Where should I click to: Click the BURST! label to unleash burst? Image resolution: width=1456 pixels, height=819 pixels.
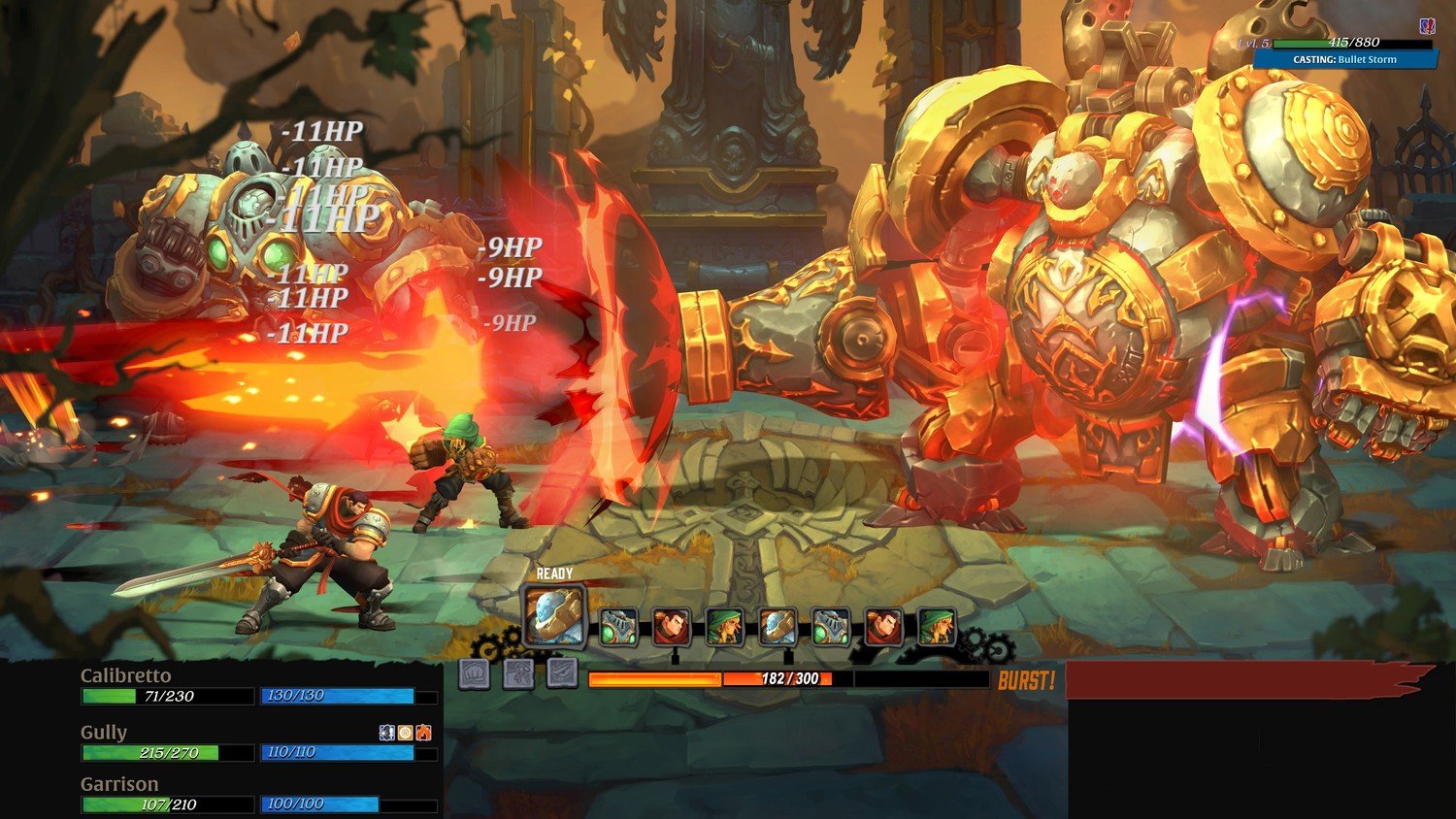tap(1028, 681)
